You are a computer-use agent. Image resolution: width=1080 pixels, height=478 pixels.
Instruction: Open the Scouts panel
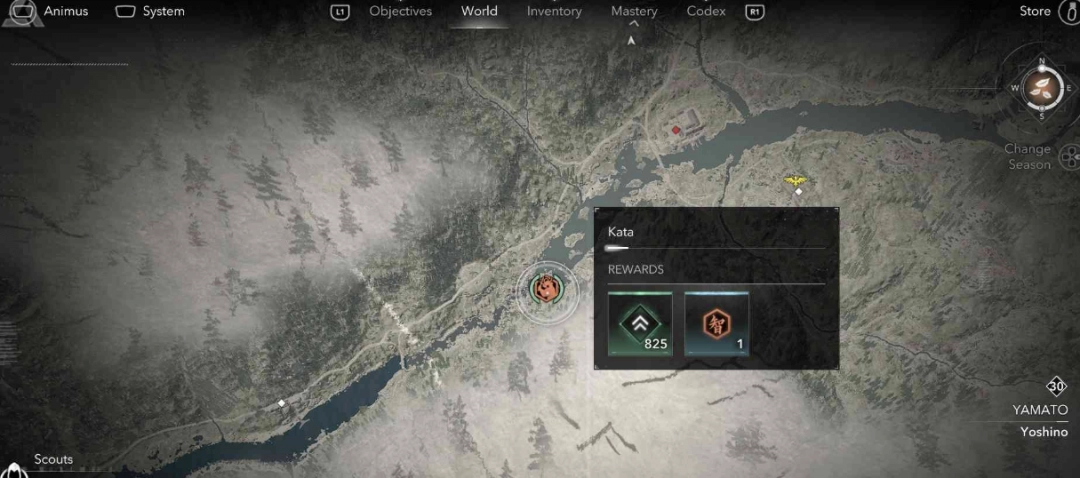click(53, 460)
